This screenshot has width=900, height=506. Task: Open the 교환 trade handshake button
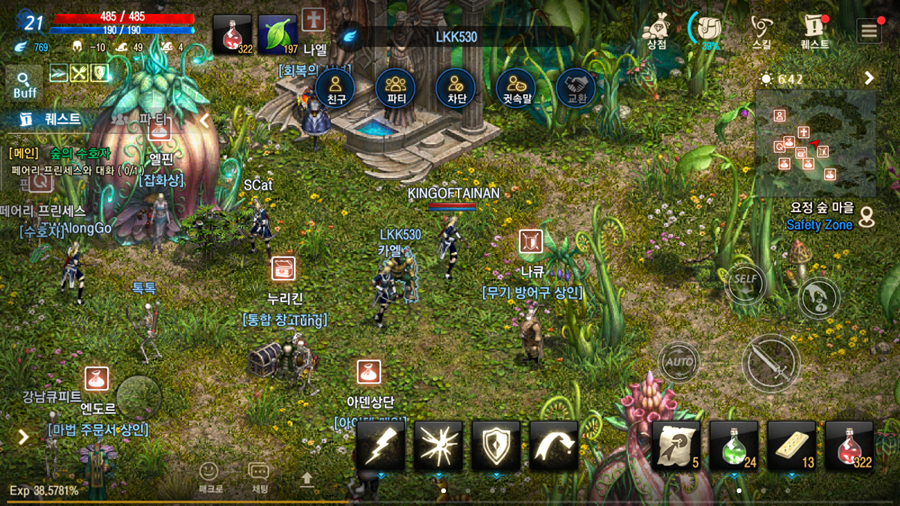tap(576, 88)
